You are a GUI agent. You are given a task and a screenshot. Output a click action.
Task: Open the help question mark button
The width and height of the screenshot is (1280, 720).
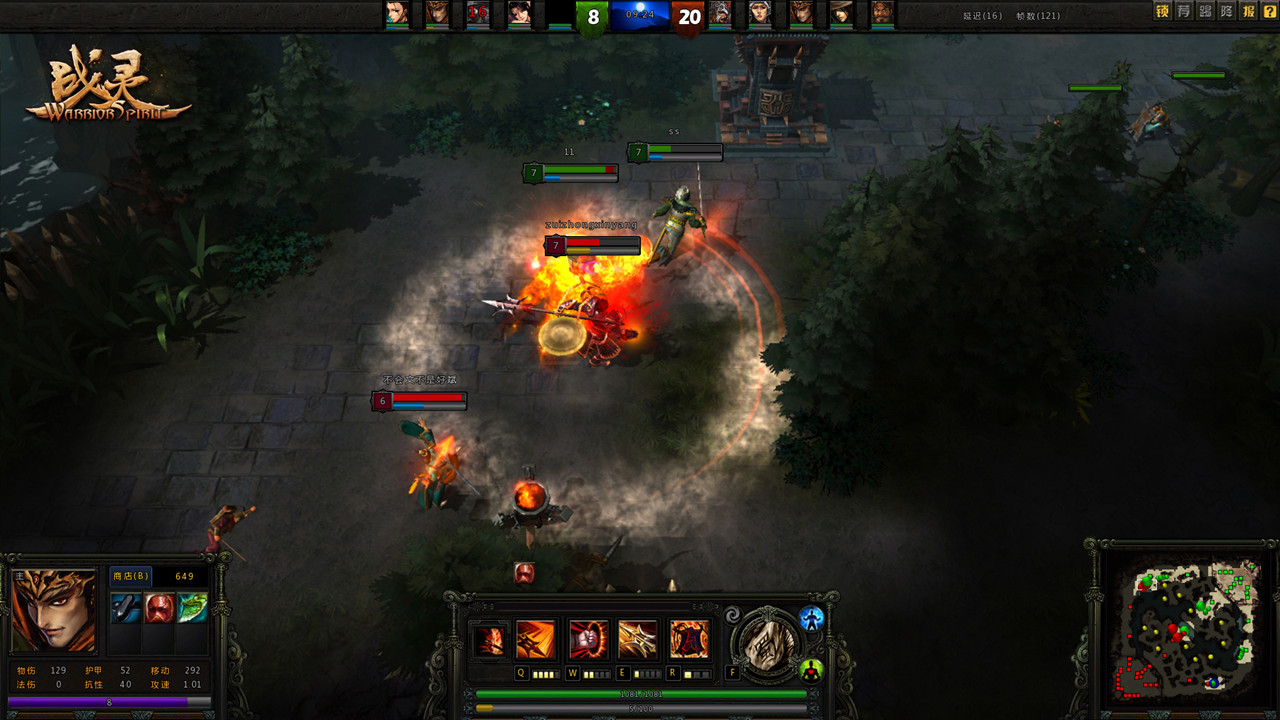click(1270, 12)
